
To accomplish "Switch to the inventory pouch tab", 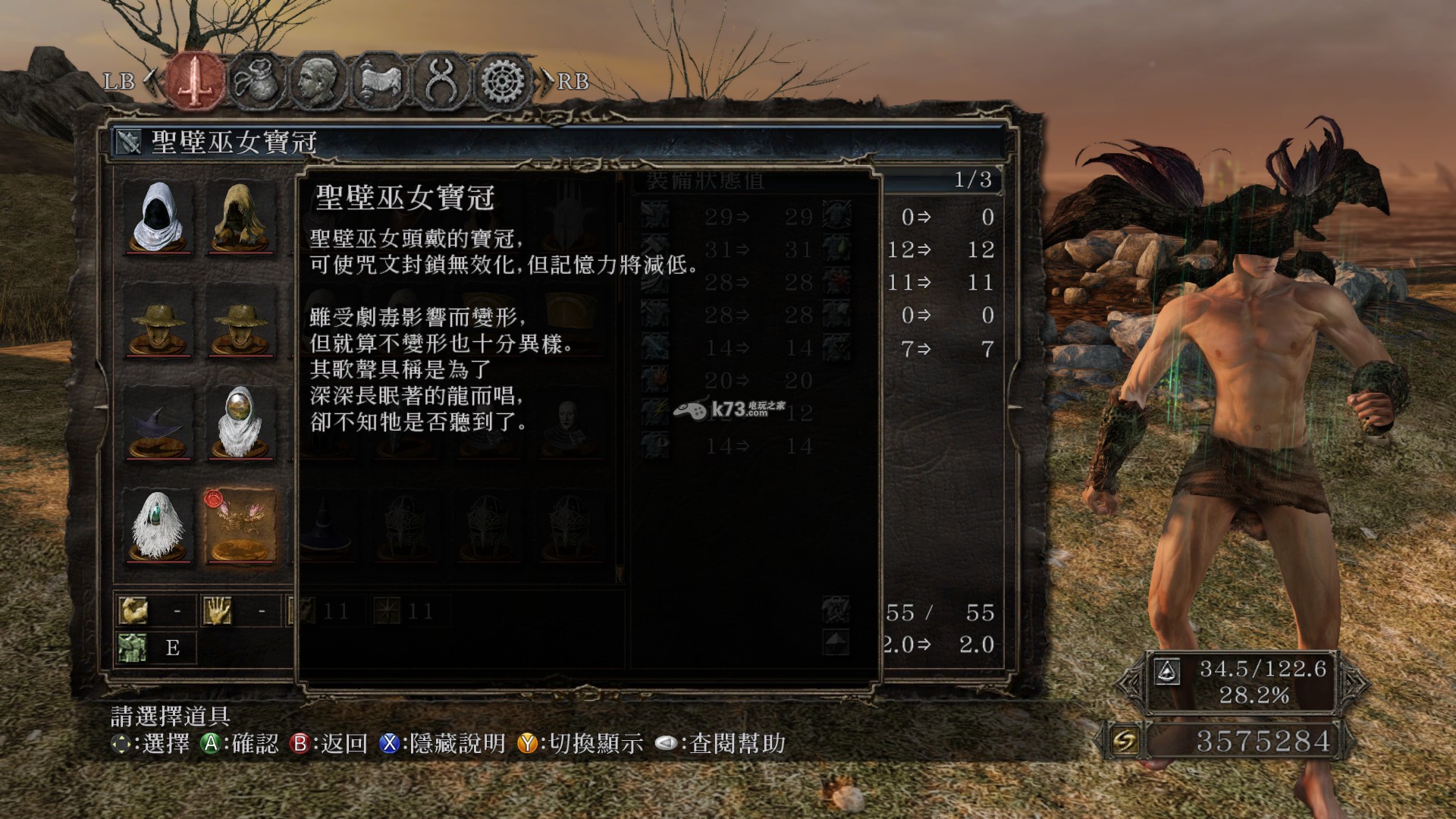I will [256, 80].
